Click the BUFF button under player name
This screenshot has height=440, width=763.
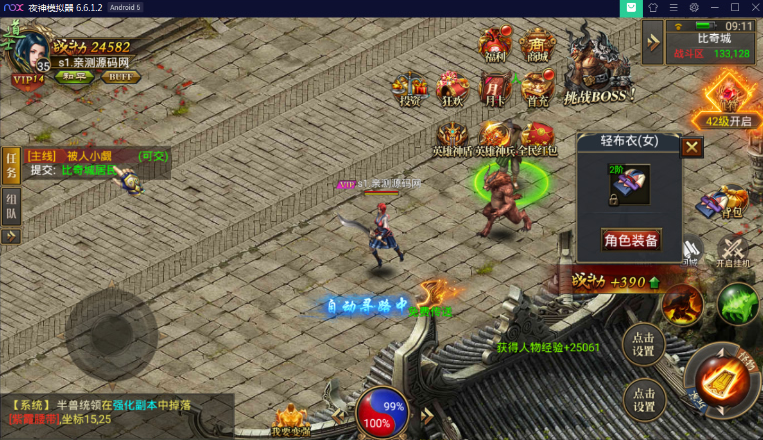120,77
